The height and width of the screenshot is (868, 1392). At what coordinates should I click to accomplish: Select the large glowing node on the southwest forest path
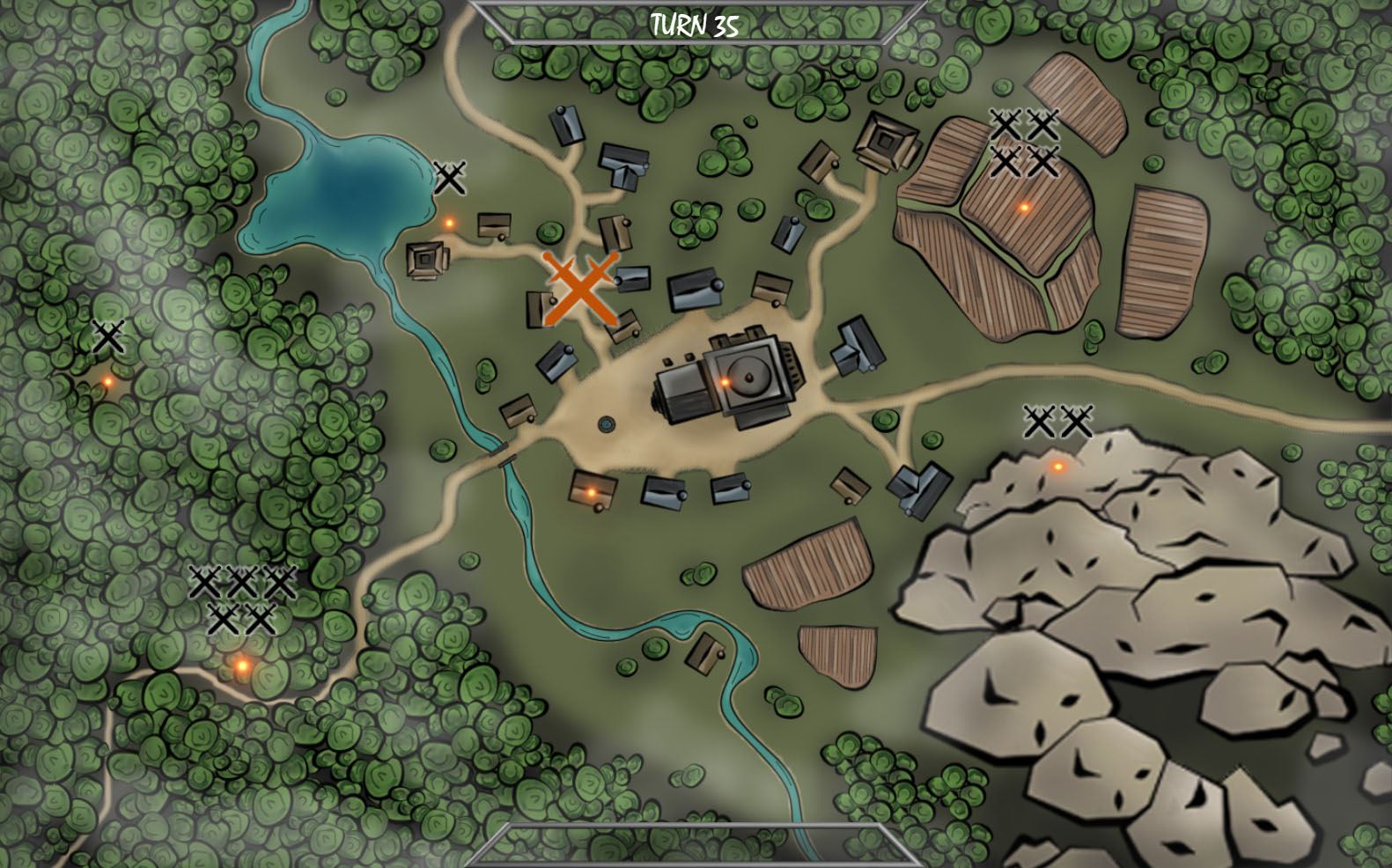(242, 666)
